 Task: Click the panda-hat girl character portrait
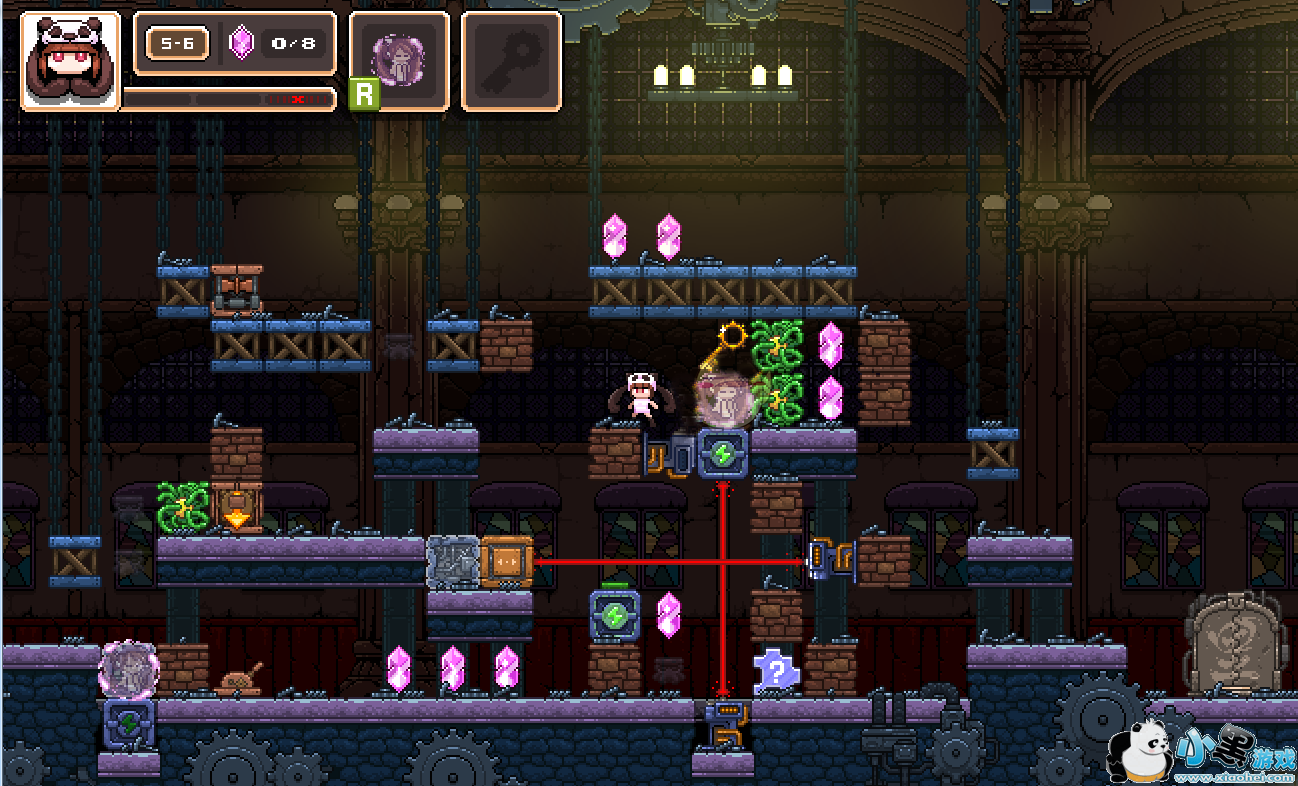[70, 60]
